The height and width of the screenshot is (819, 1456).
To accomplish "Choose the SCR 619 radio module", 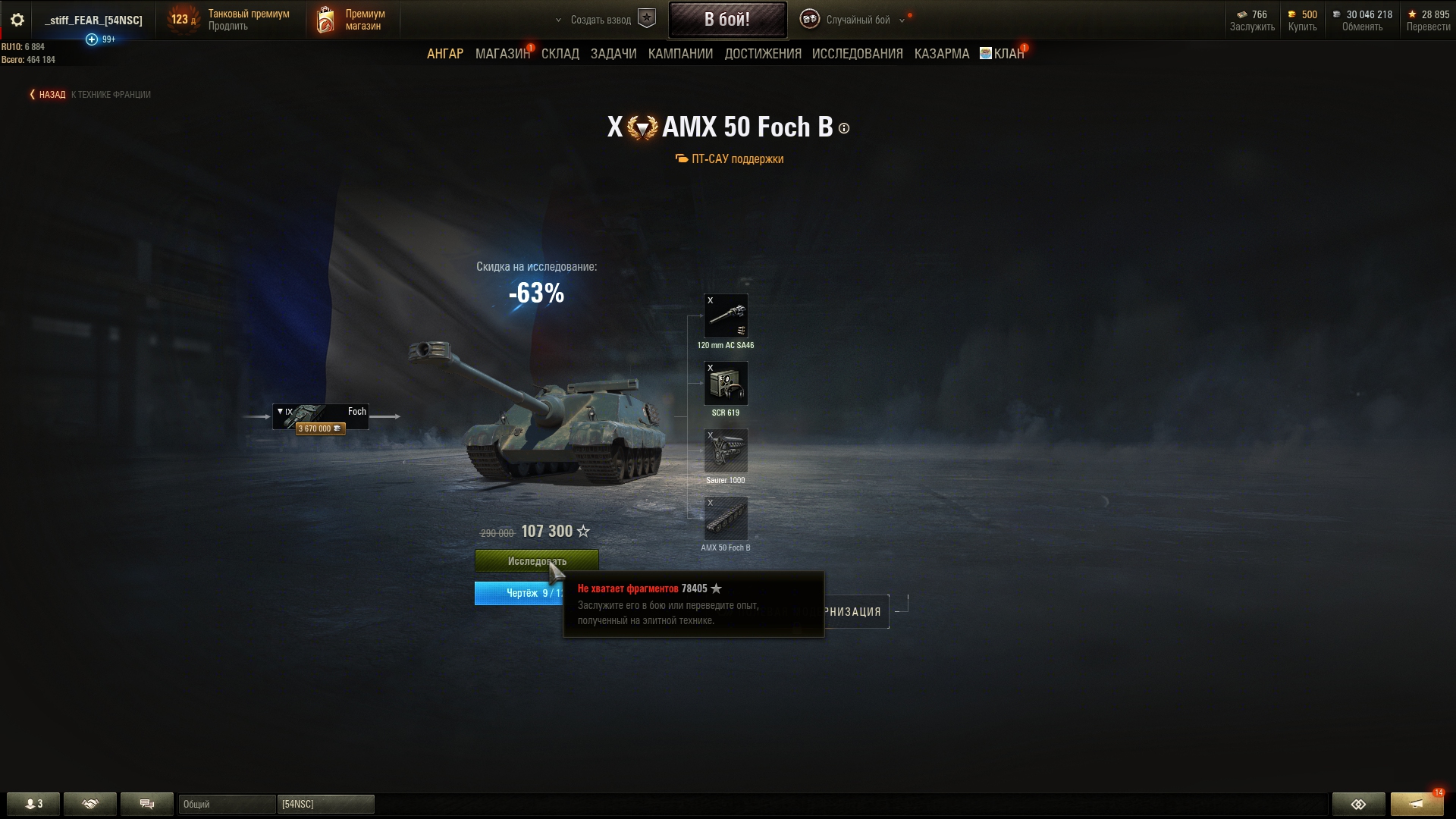I will (726, 384).
